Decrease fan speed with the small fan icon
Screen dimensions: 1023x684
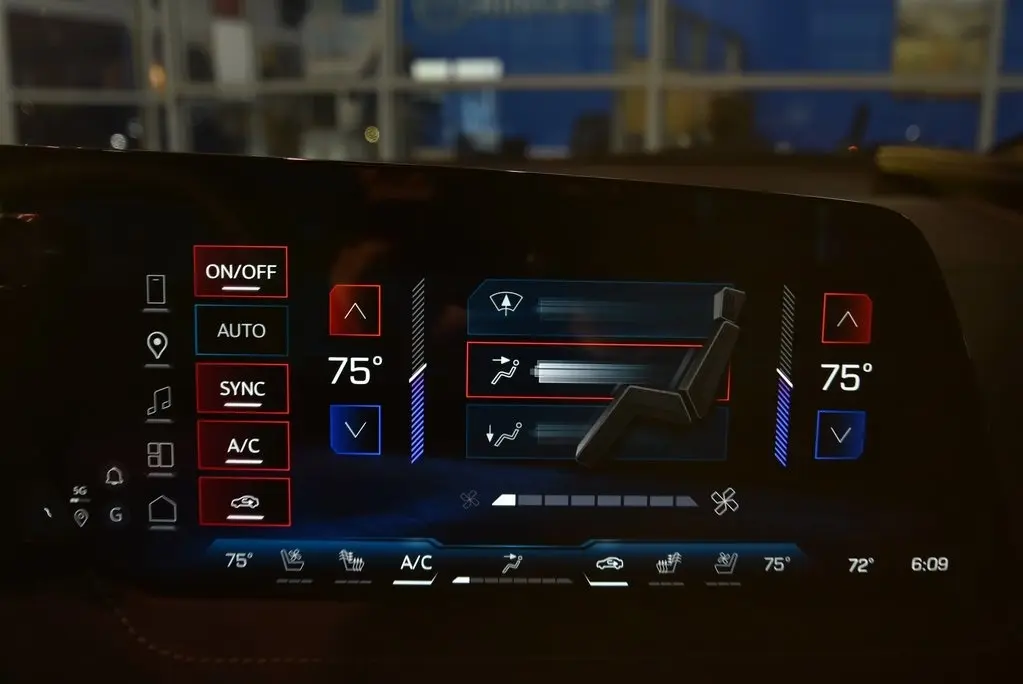pyautogui.click(x=469, y=500)
